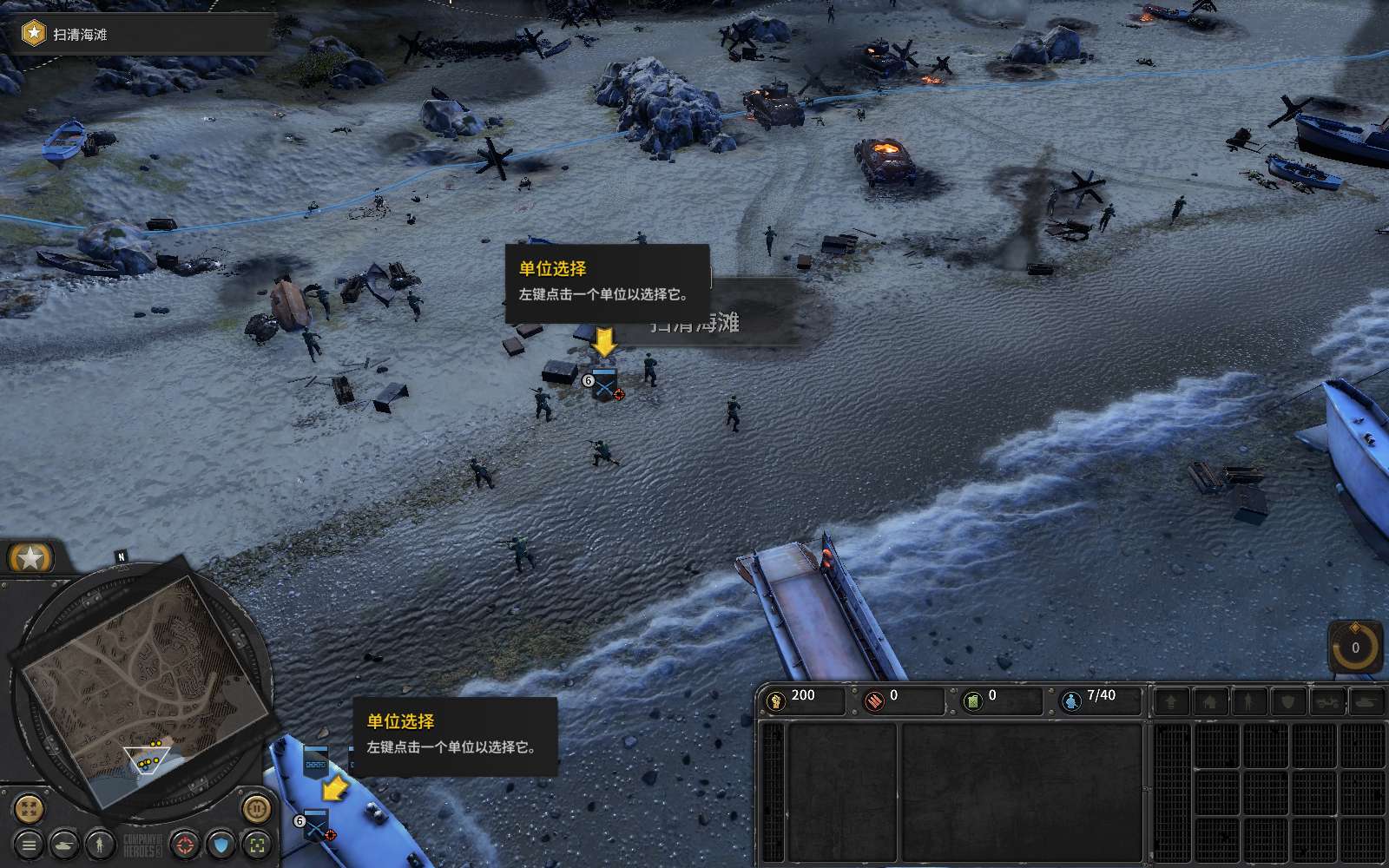Open the light vehicle jeep production tab
The image size is (1389, 868).
click(1327, 701)
